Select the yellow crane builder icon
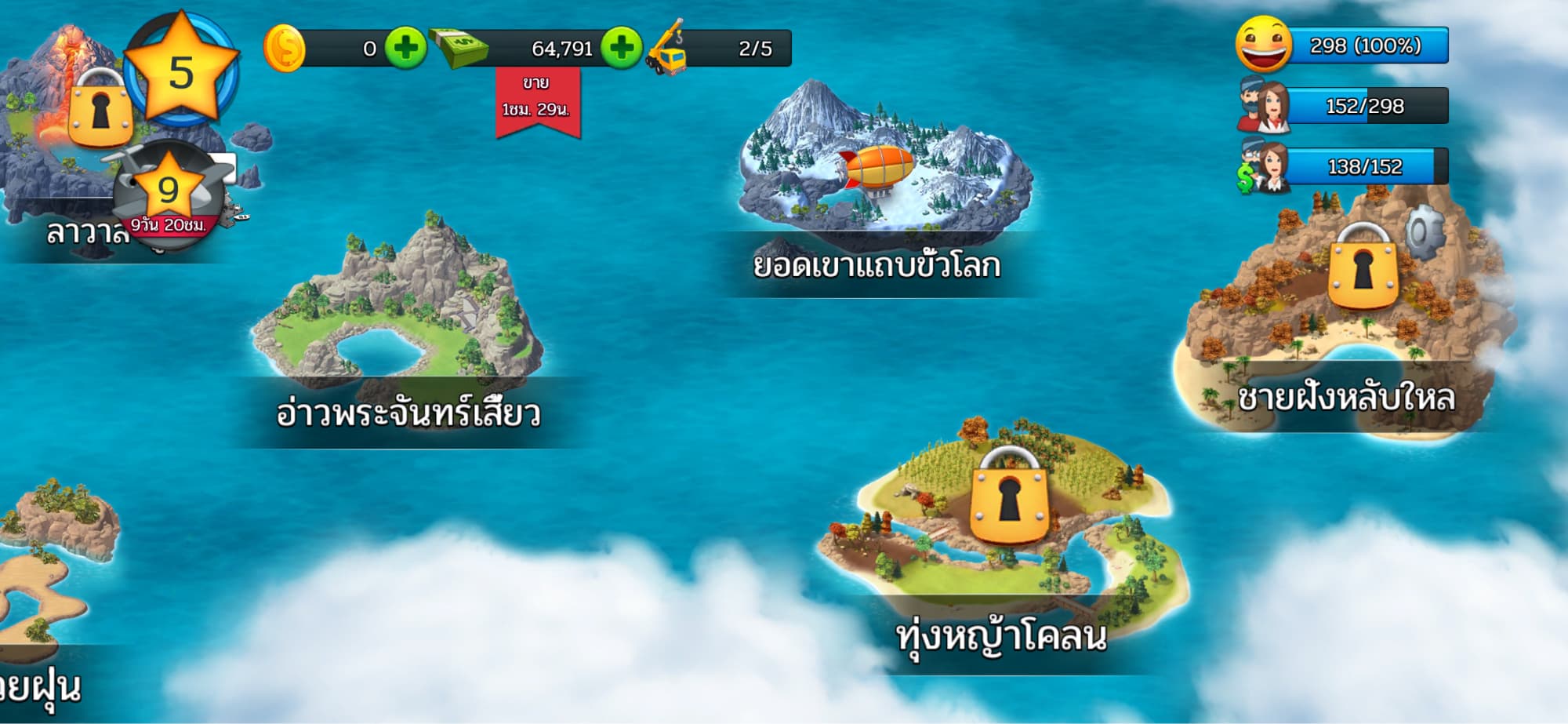 click(x=666, y=48)
